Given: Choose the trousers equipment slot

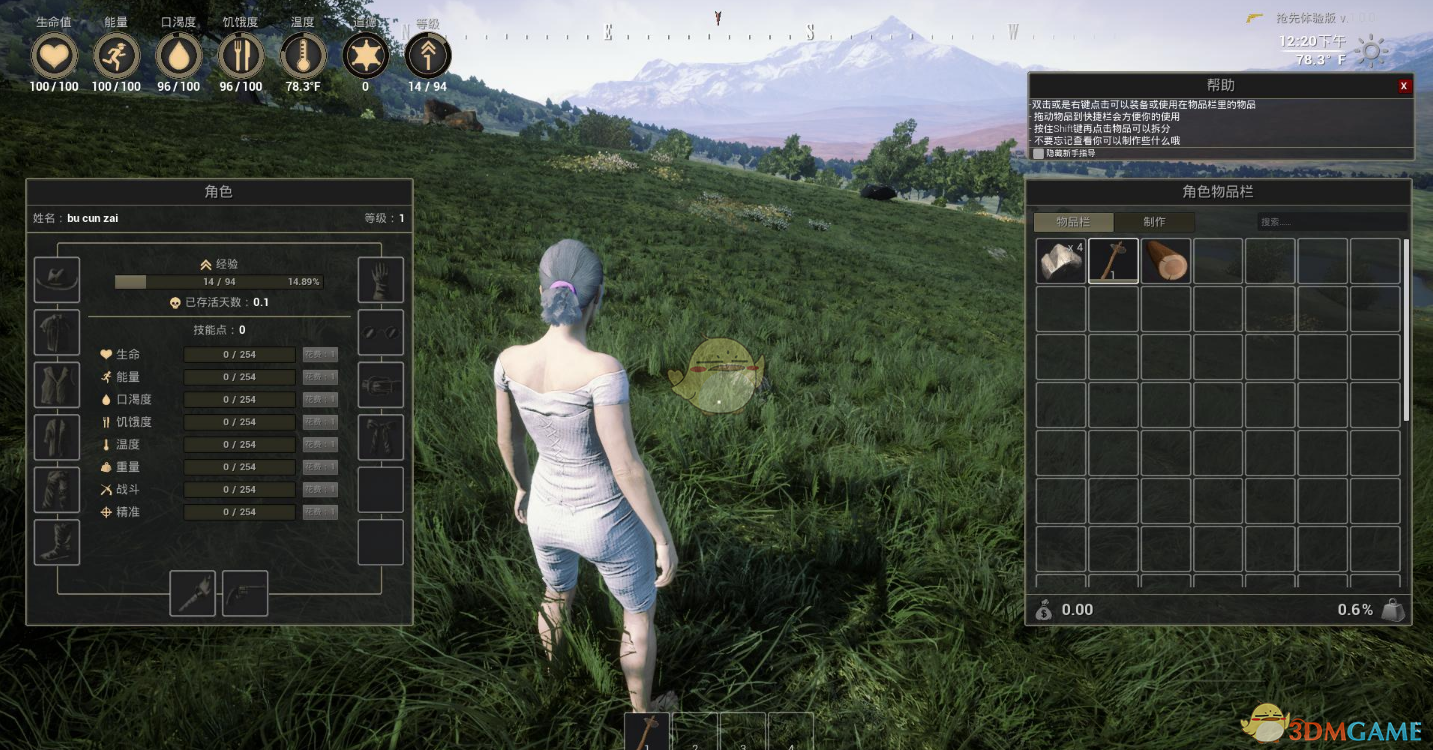Looking at the screenshot, I should (x=57, y=490).
